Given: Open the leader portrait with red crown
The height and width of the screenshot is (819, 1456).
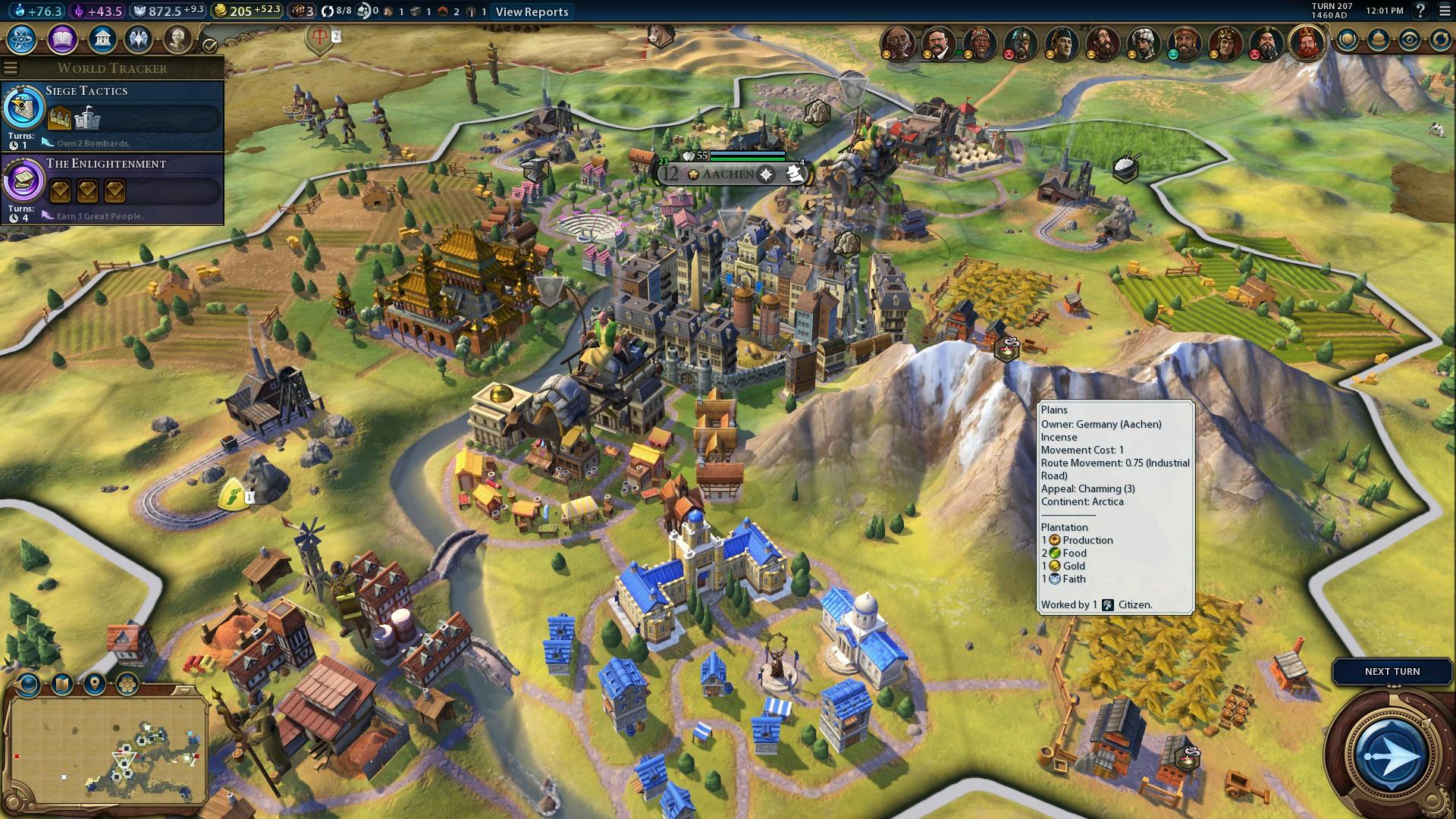Looking at the screenshot, I should (x=1307, y=42).
